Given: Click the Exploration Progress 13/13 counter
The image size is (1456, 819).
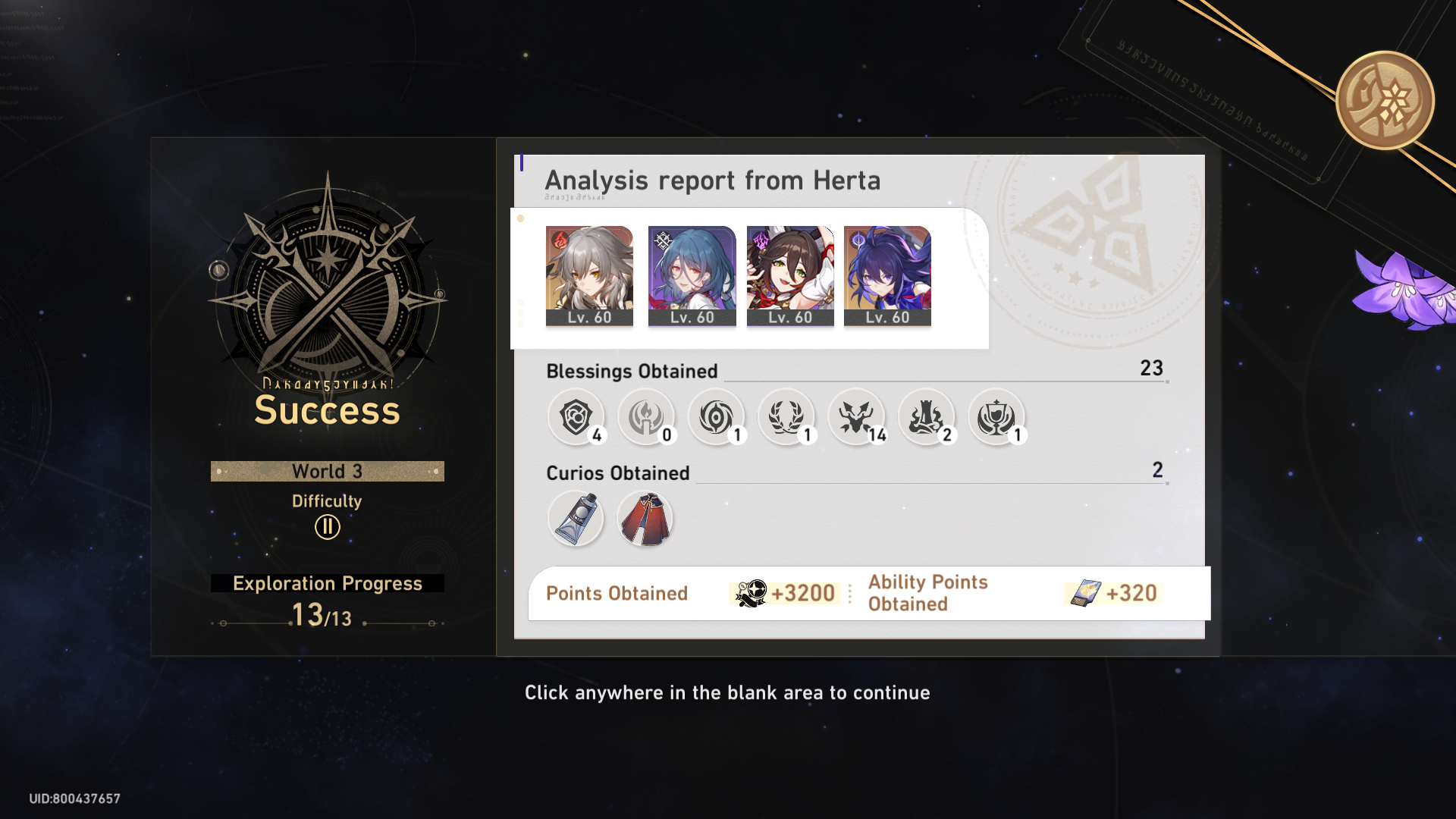Looking at the screenshot, I should [327, 599].
